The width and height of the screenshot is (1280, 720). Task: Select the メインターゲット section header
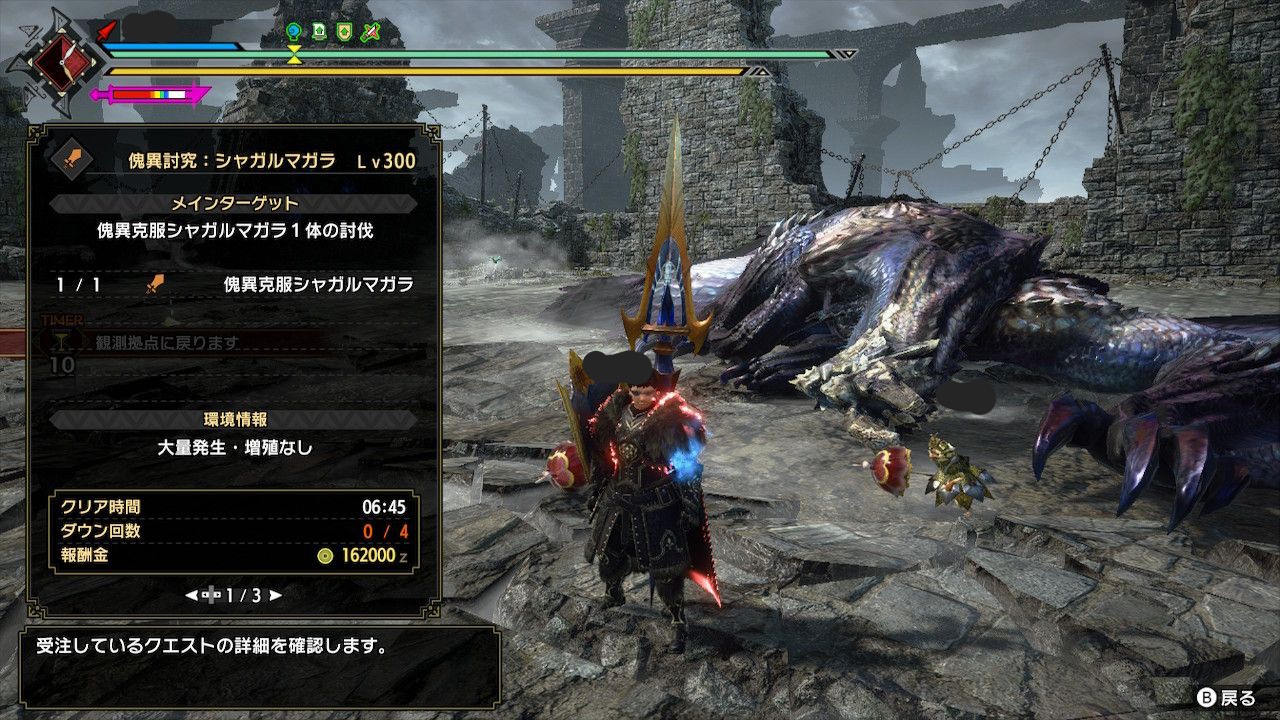[x=234, y=203]
